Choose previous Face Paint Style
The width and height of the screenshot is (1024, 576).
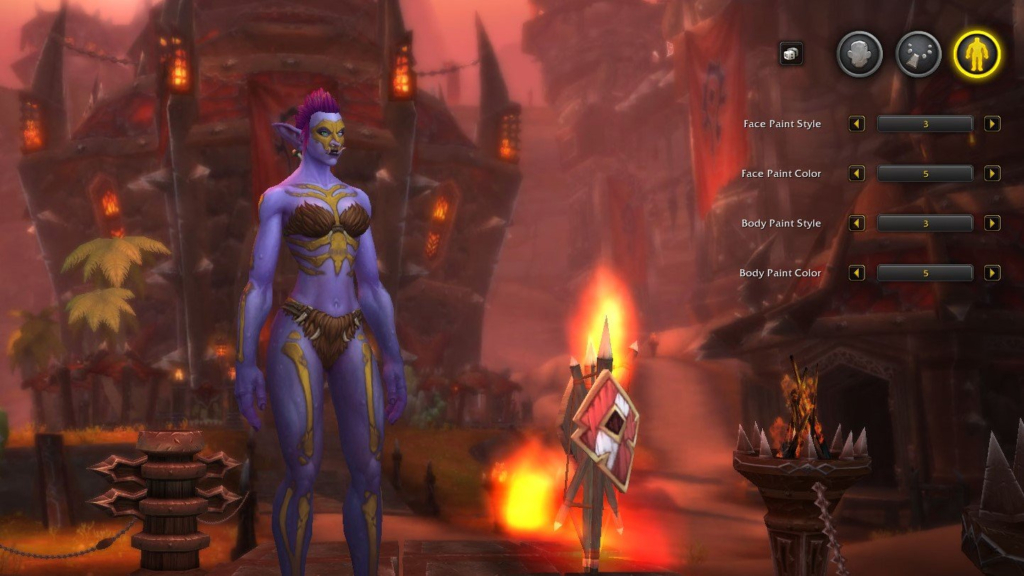pyautogui.click(x=857, y=124)
